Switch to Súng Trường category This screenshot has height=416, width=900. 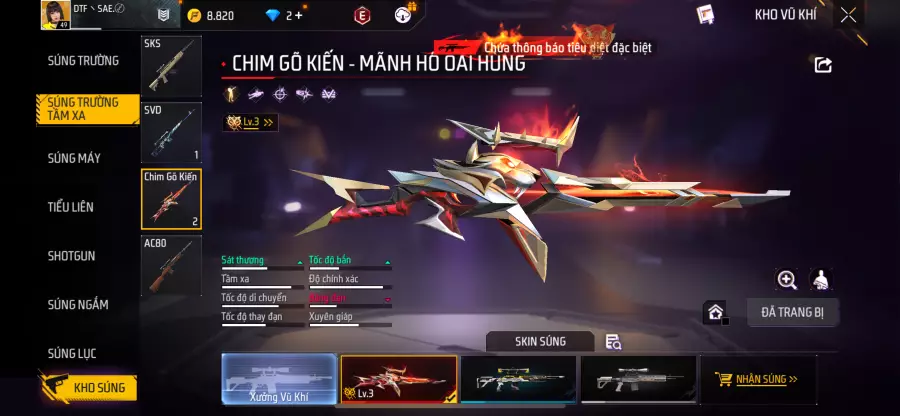click(x=83, y=61)
